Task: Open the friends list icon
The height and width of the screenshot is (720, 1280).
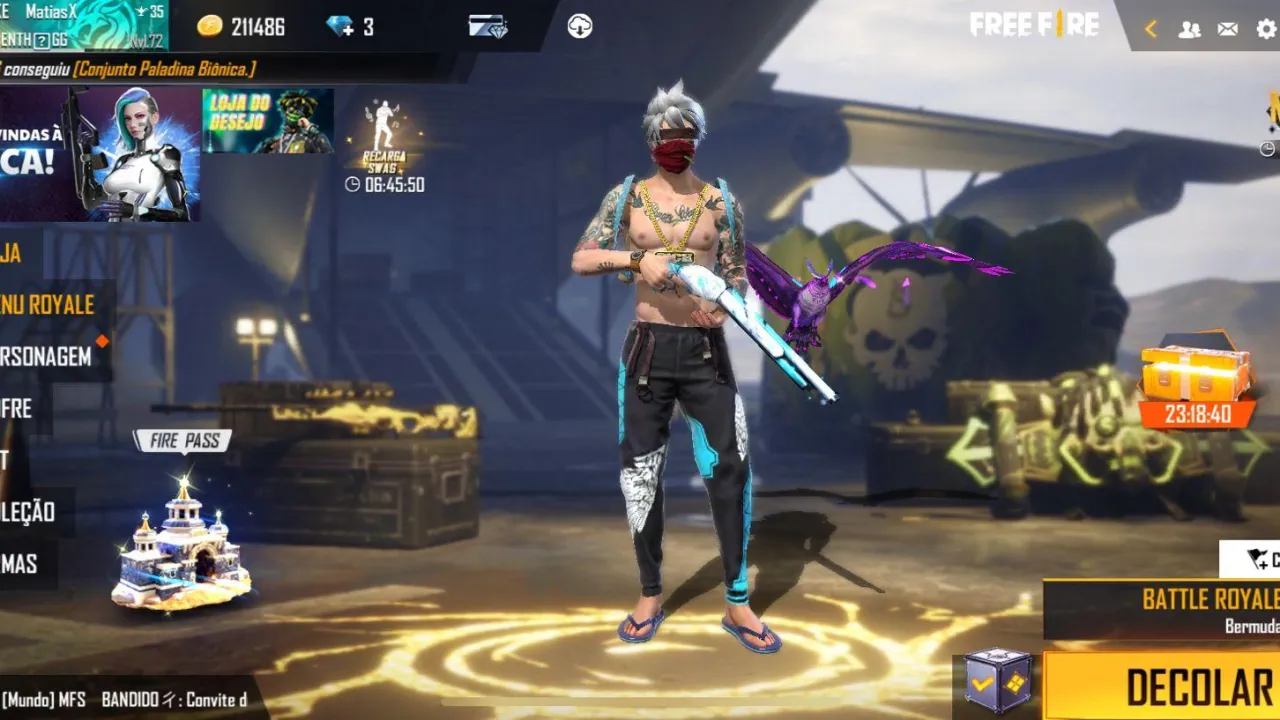Action: [1188, 29]
